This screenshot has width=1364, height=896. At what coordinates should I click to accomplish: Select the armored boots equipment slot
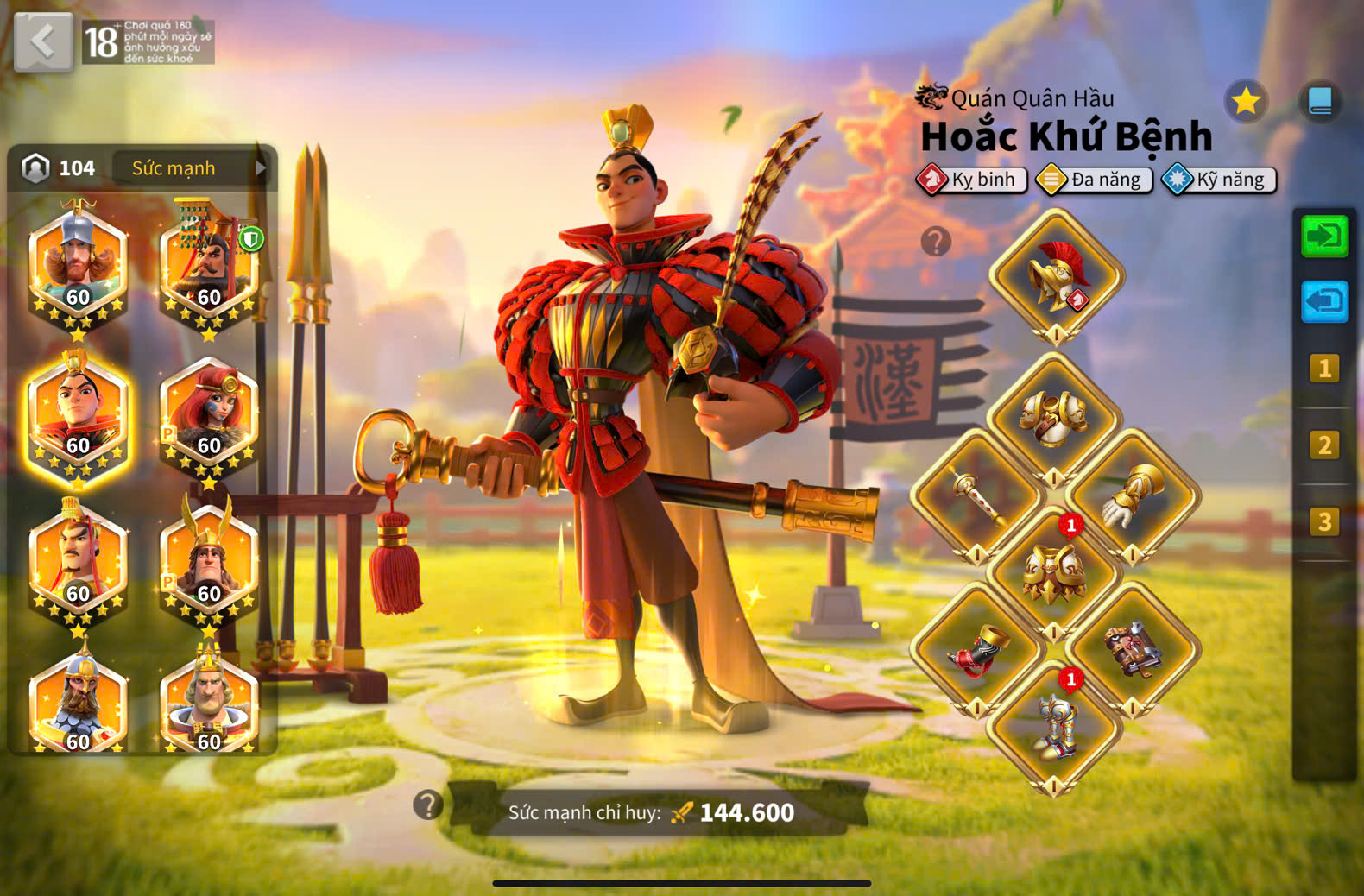(x=1053, y=727)
